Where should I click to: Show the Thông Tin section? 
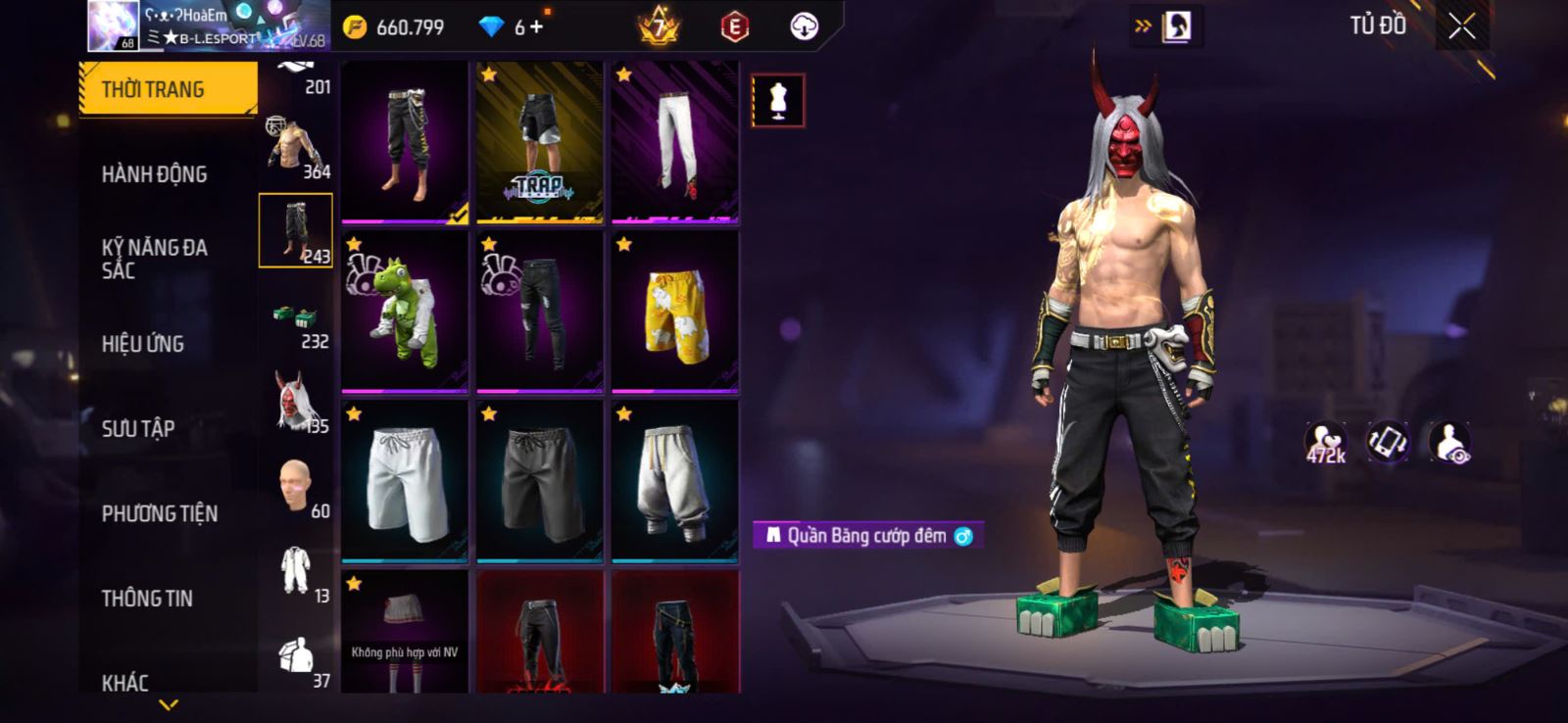[x=147, y=598]
